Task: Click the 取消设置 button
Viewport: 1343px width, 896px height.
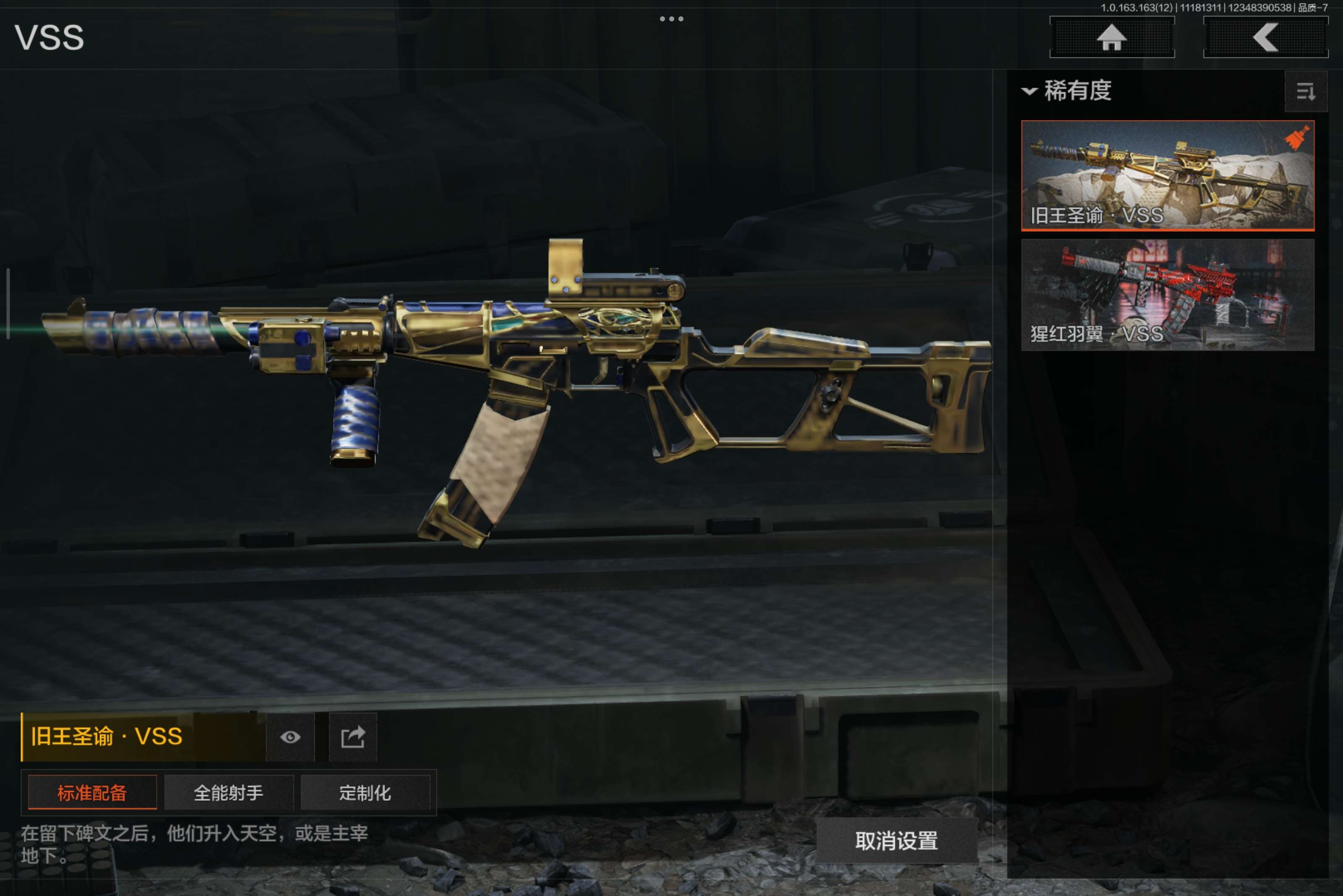Action: pyautogui.click(x=896, y=841)
